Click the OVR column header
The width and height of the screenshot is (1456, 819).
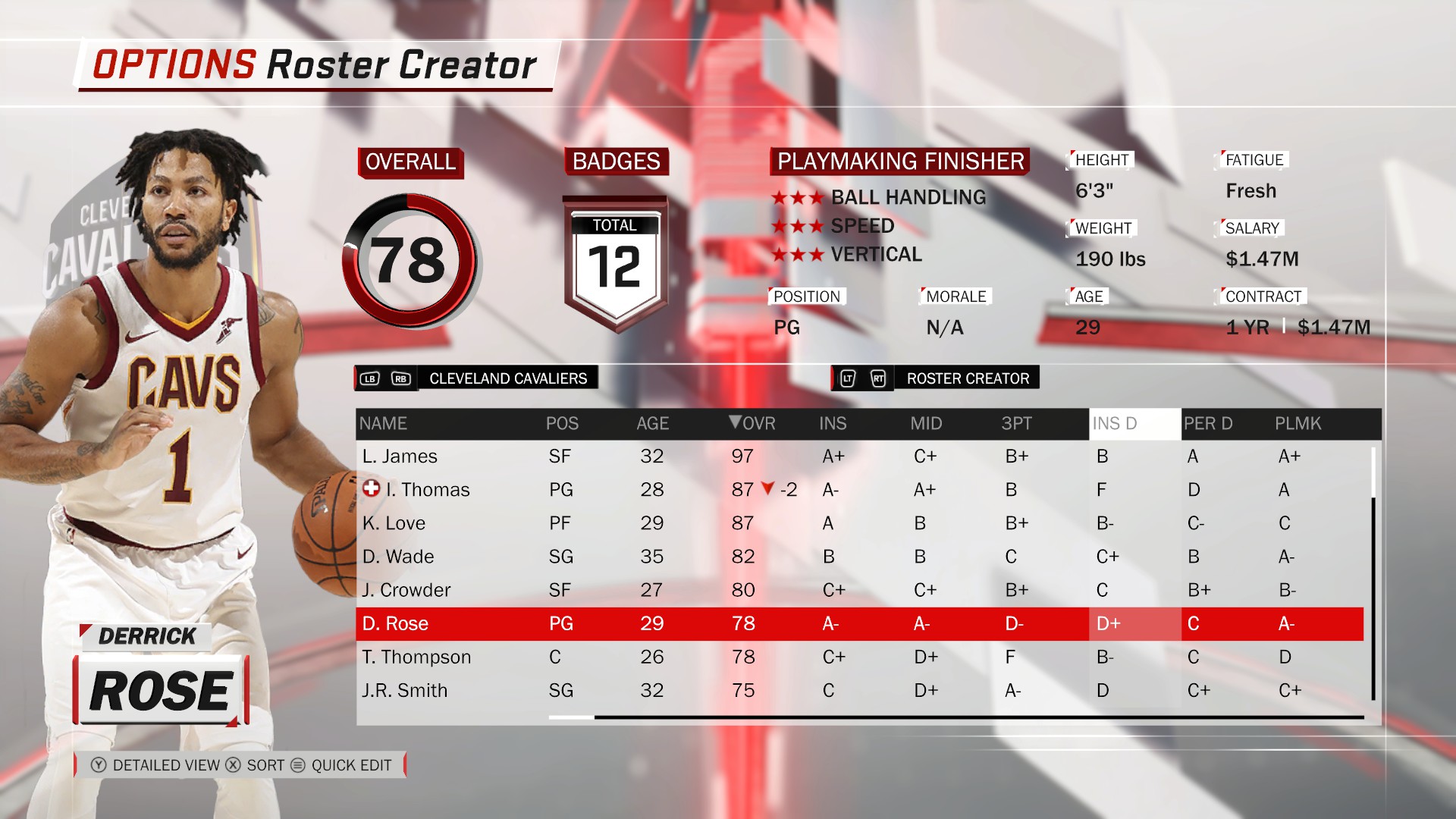752,423
